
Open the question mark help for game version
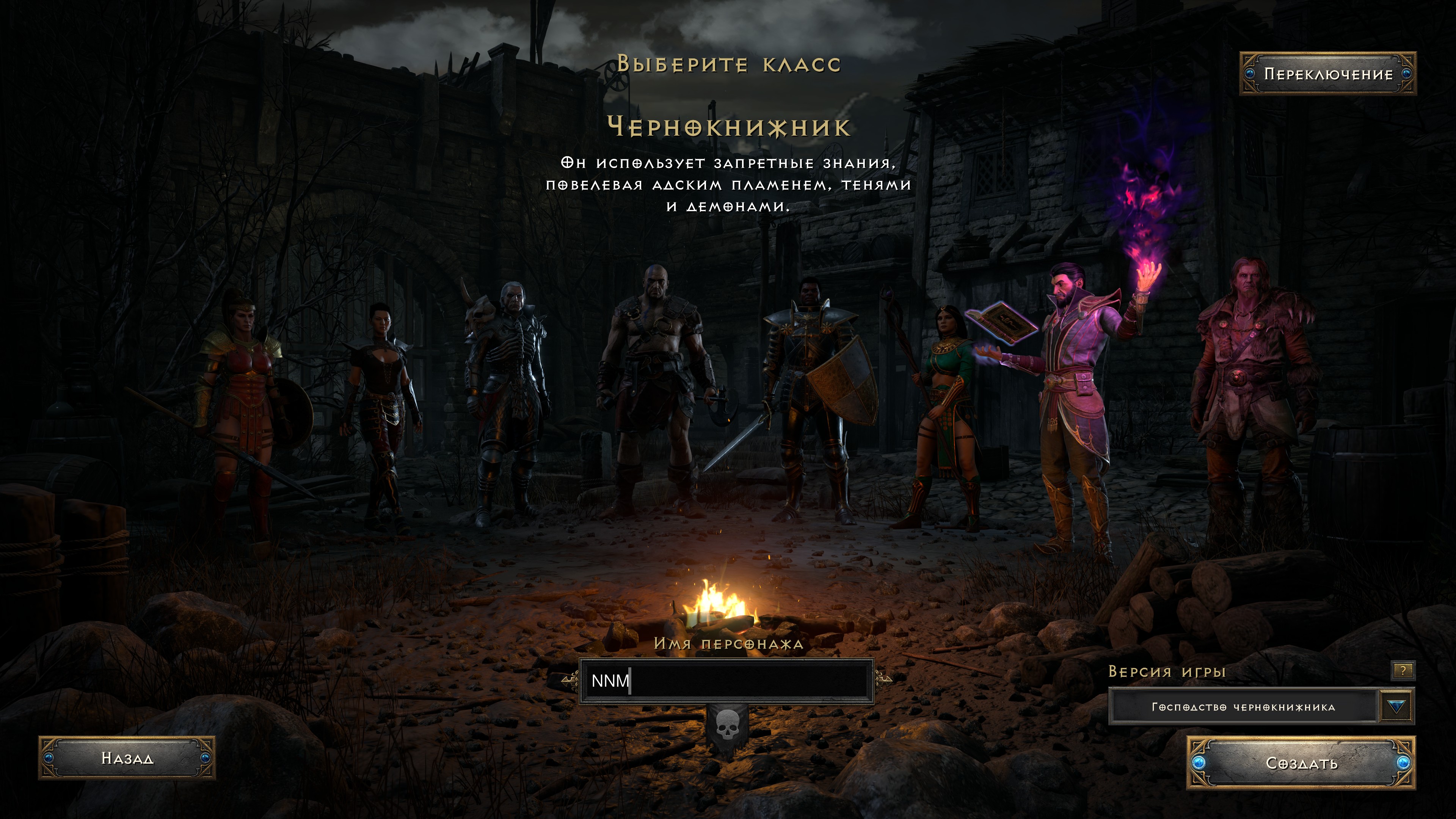(x=1402, y=670)
